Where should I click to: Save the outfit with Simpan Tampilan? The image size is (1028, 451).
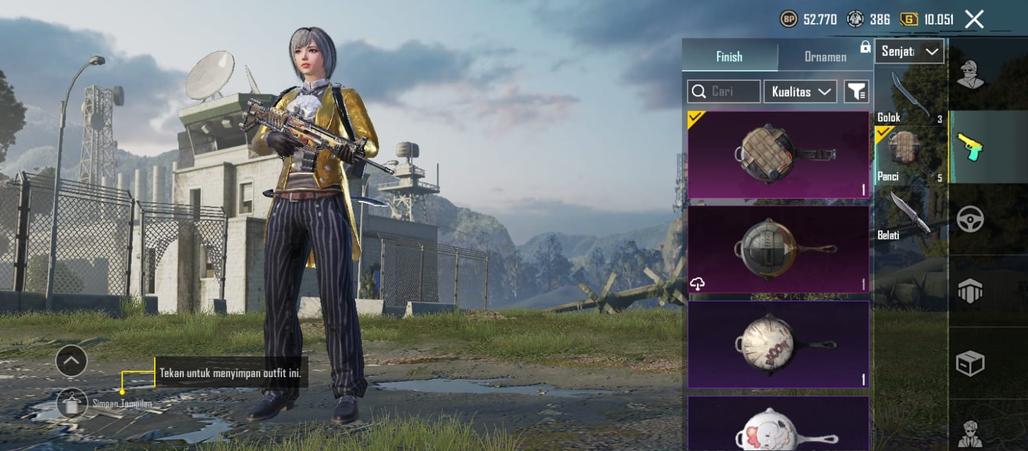72,403
